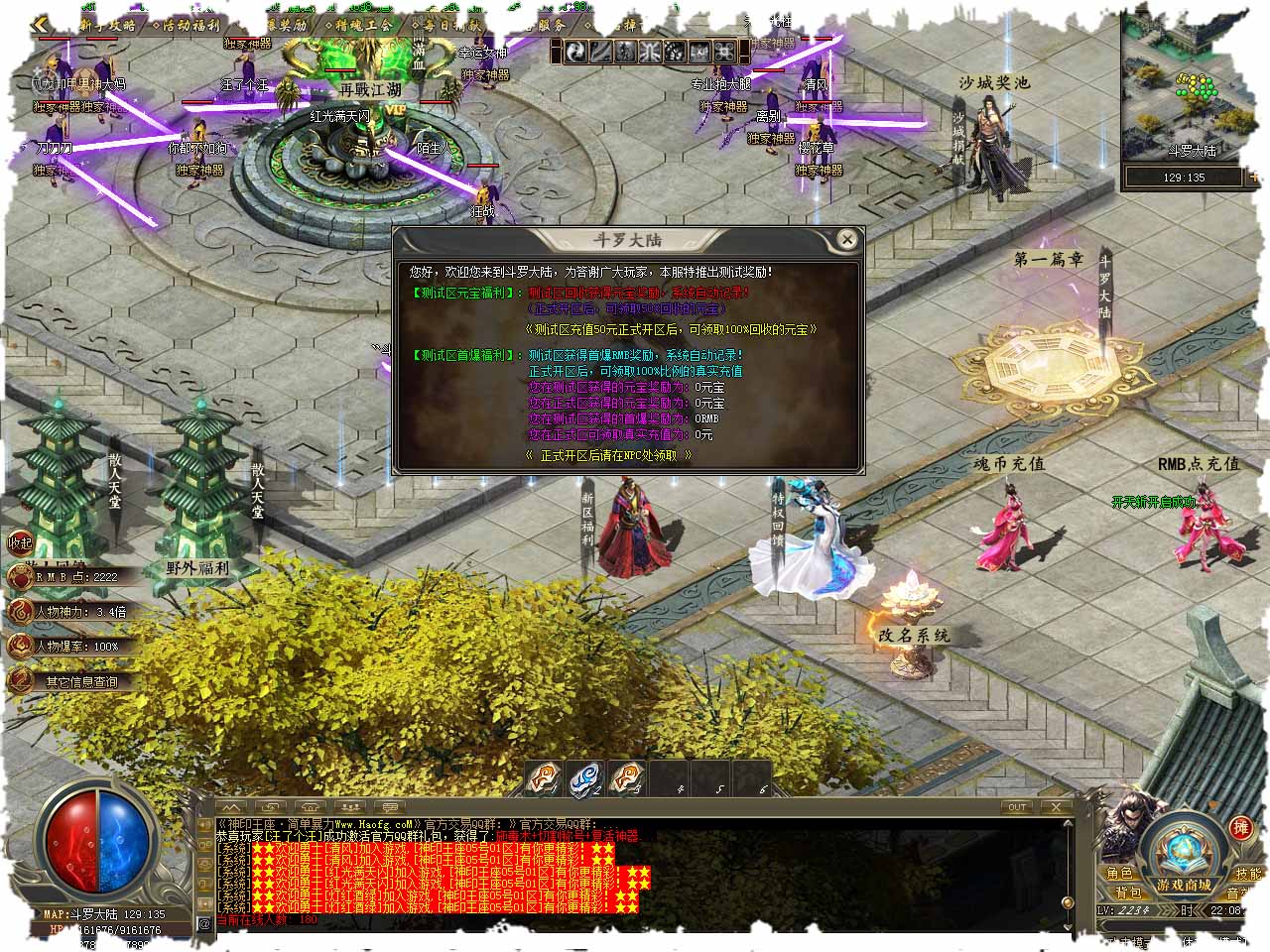Open the 背包 backpack

point(1128,893)
